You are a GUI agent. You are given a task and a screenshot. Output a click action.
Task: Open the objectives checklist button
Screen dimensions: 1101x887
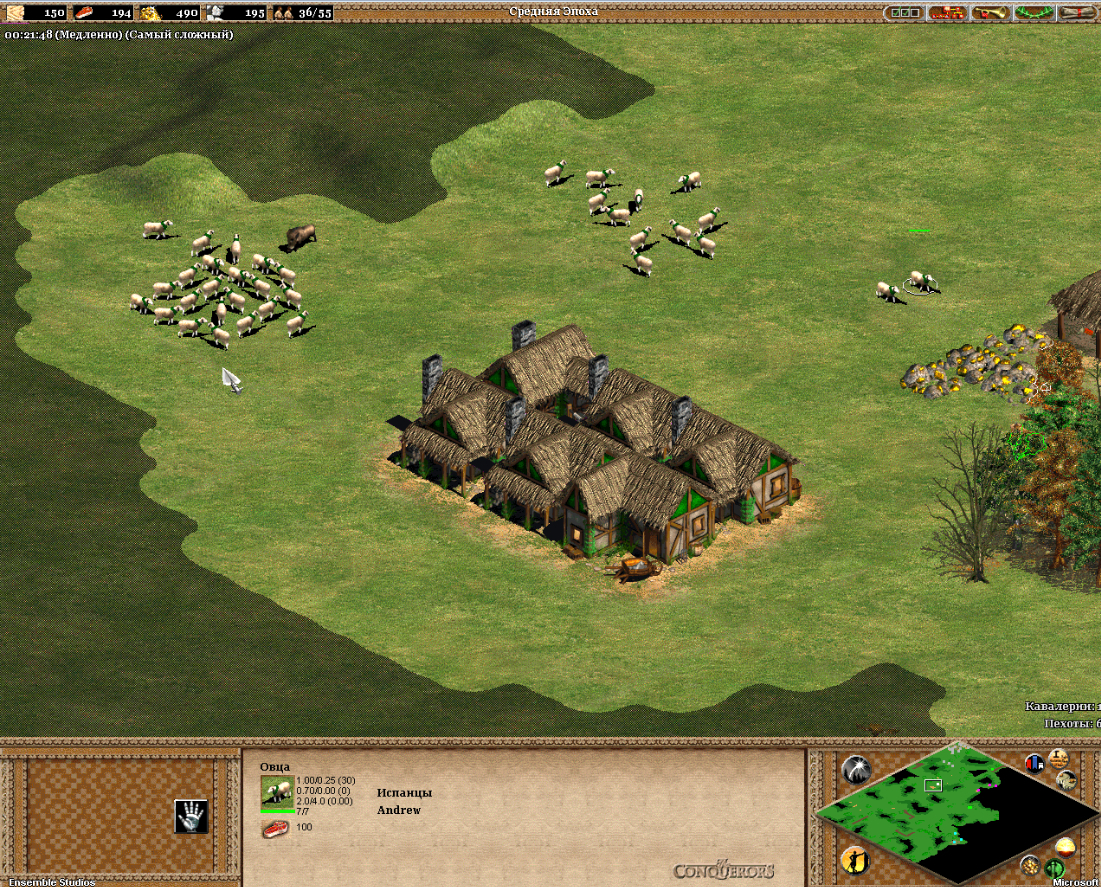tap(903, 13)
